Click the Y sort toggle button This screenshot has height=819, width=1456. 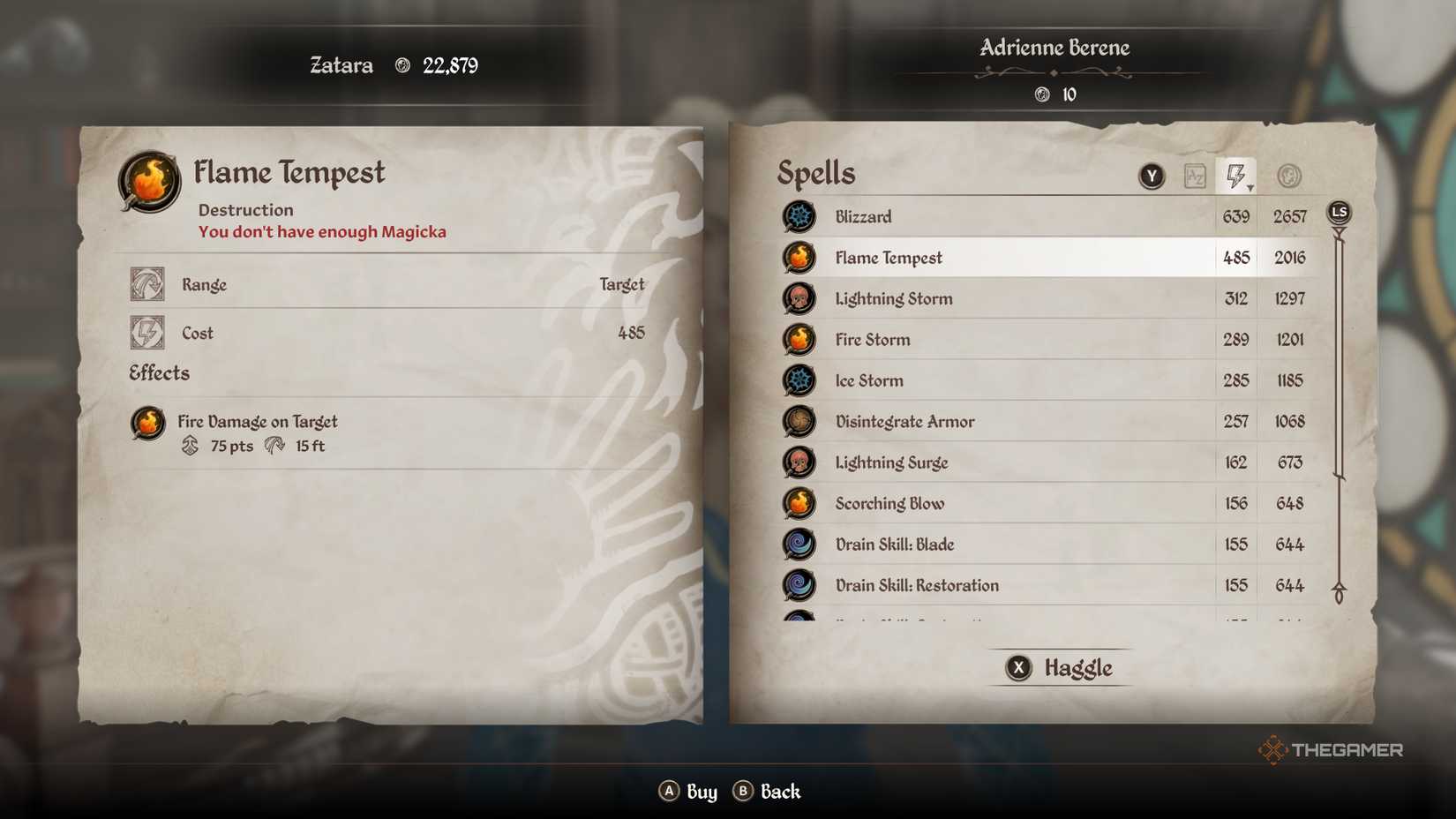pyautogui.click(x=1152, y=175)
